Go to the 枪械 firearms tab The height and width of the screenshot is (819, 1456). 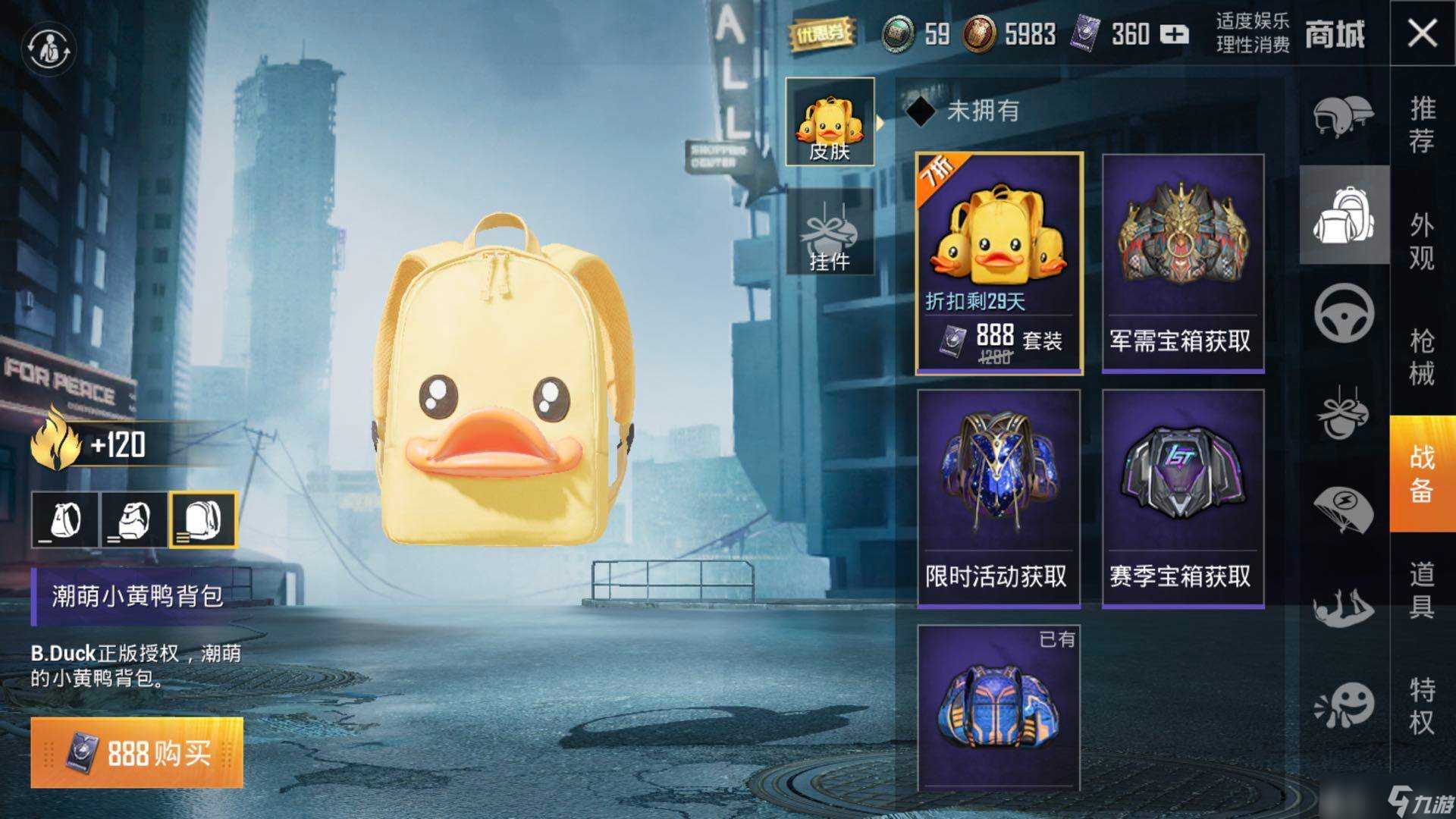(1422, 356)
